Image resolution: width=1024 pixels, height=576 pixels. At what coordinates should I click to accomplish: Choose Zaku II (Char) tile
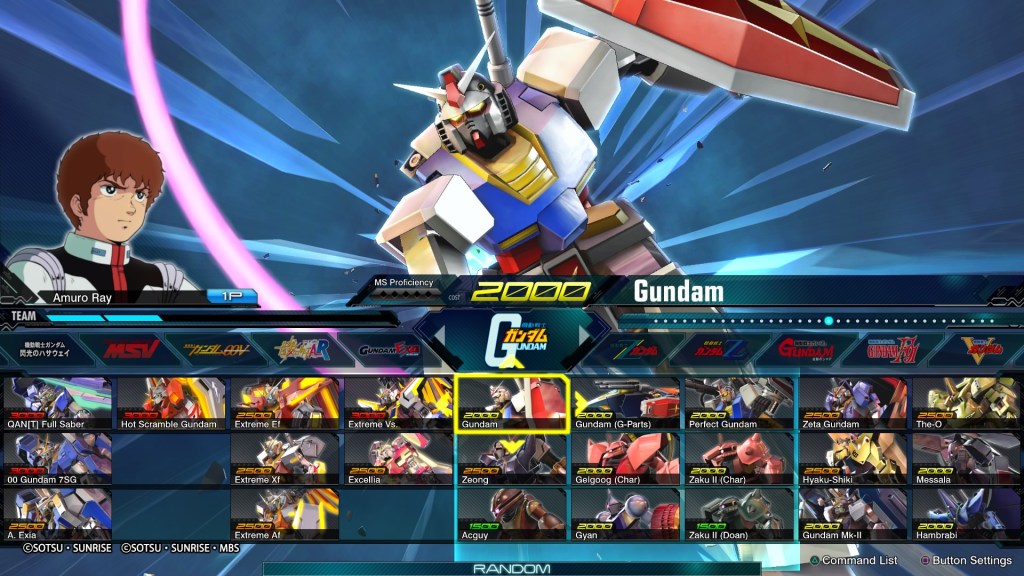tap(740, 458)
